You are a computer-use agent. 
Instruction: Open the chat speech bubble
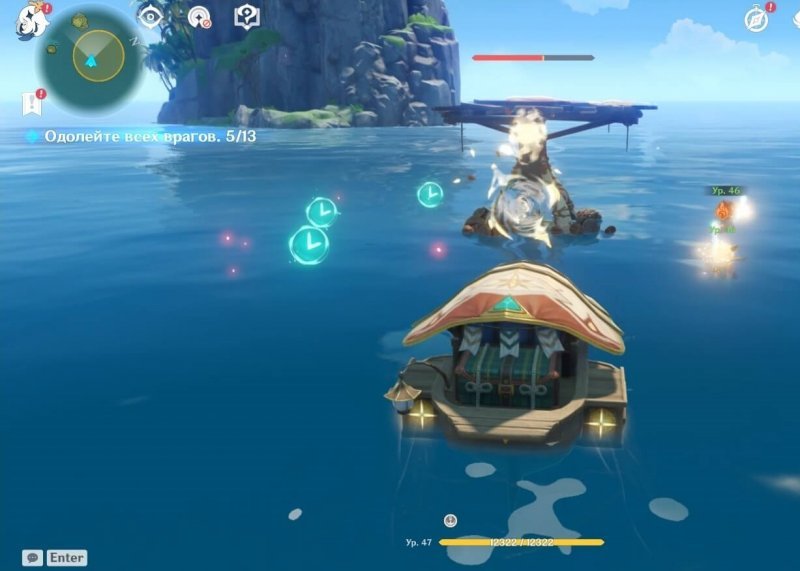[x=32, y=558]
